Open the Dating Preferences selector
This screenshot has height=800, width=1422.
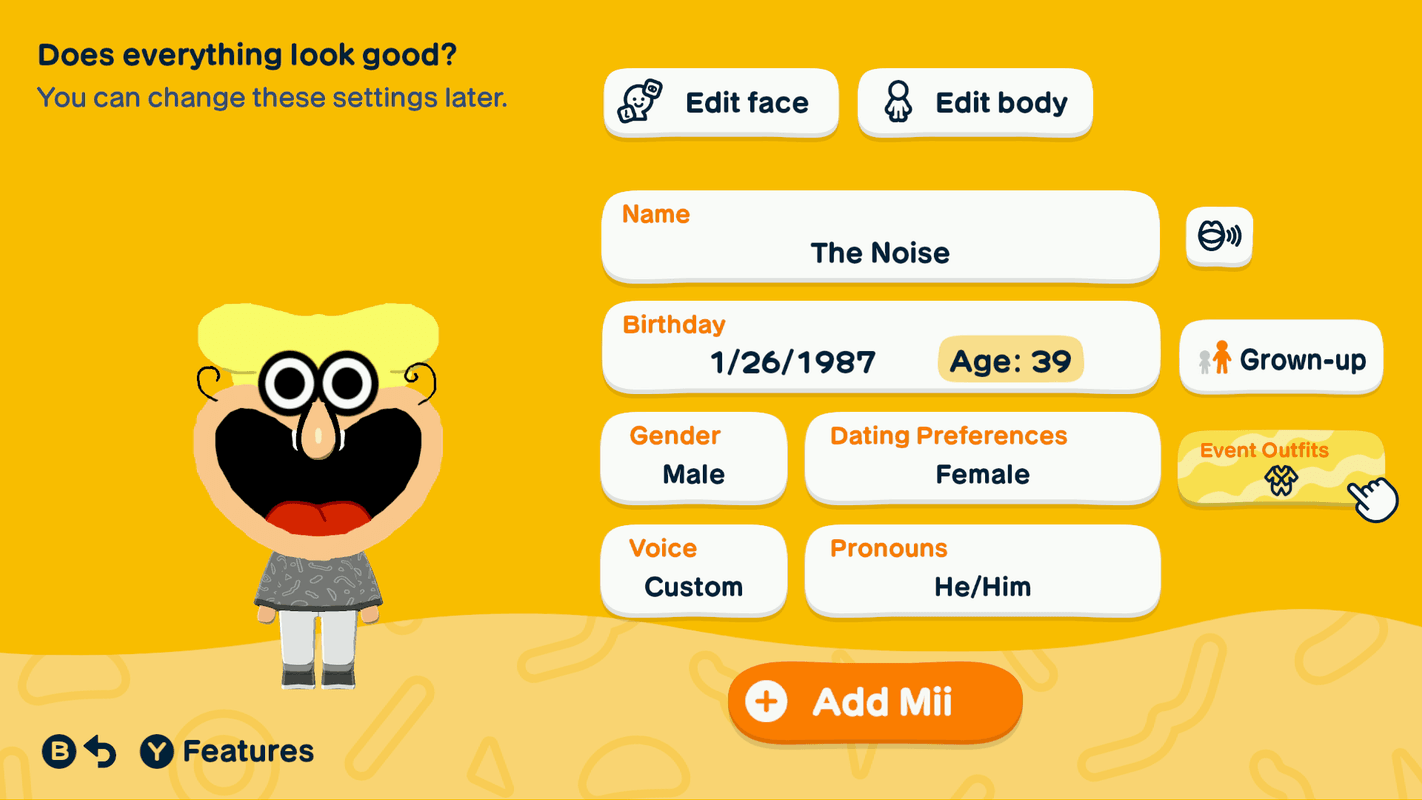tap(981, 458)
